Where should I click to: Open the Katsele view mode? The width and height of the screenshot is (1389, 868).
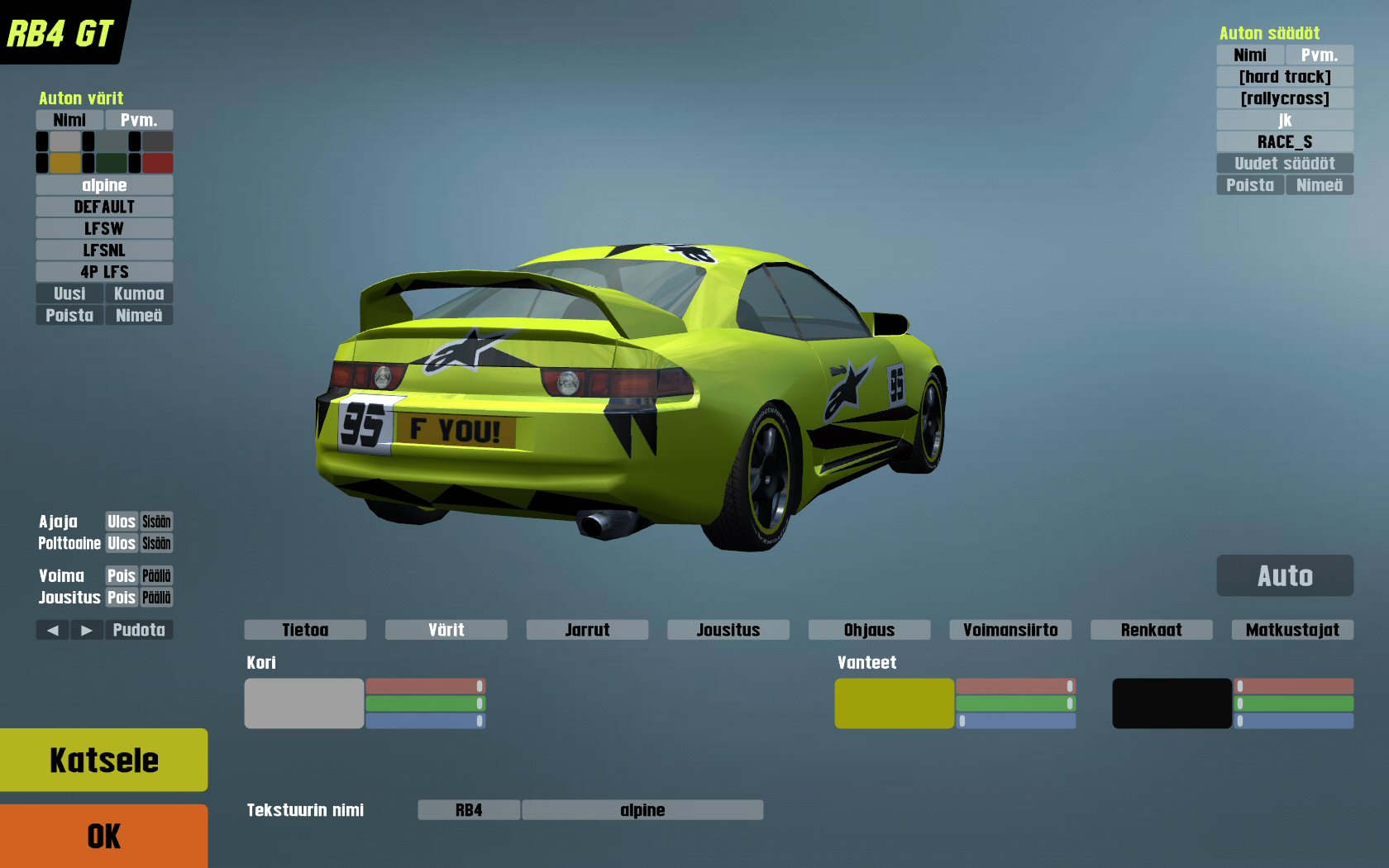pyautogui.click(x=103, y=760)
